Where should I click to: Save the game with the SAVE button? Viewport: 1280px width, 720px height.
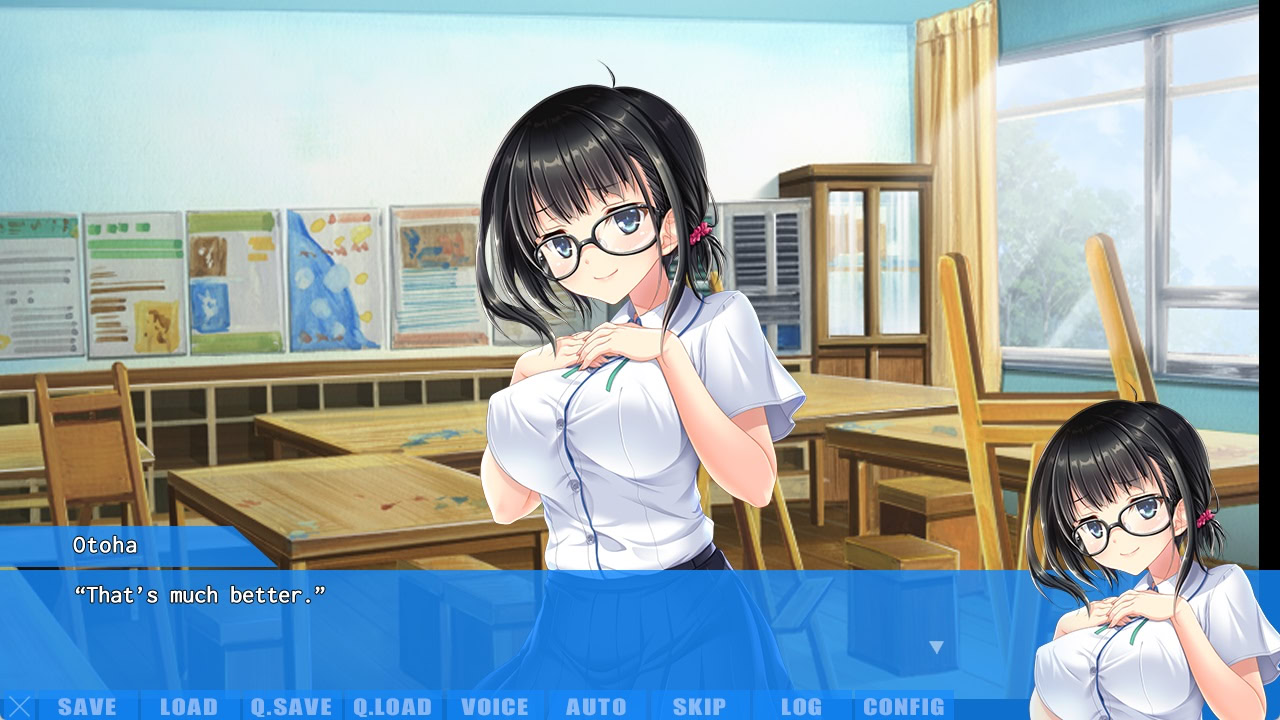(x=87, y=707)
